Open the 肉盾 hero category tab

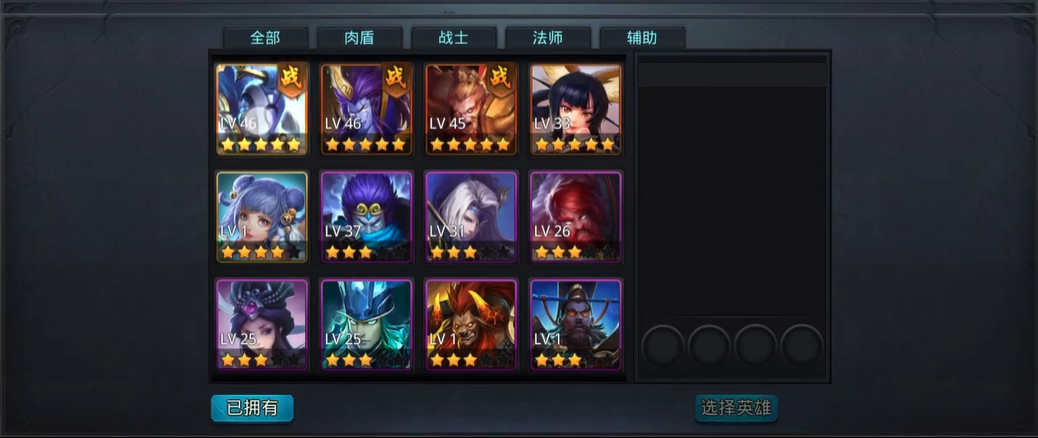click(359, 38)
